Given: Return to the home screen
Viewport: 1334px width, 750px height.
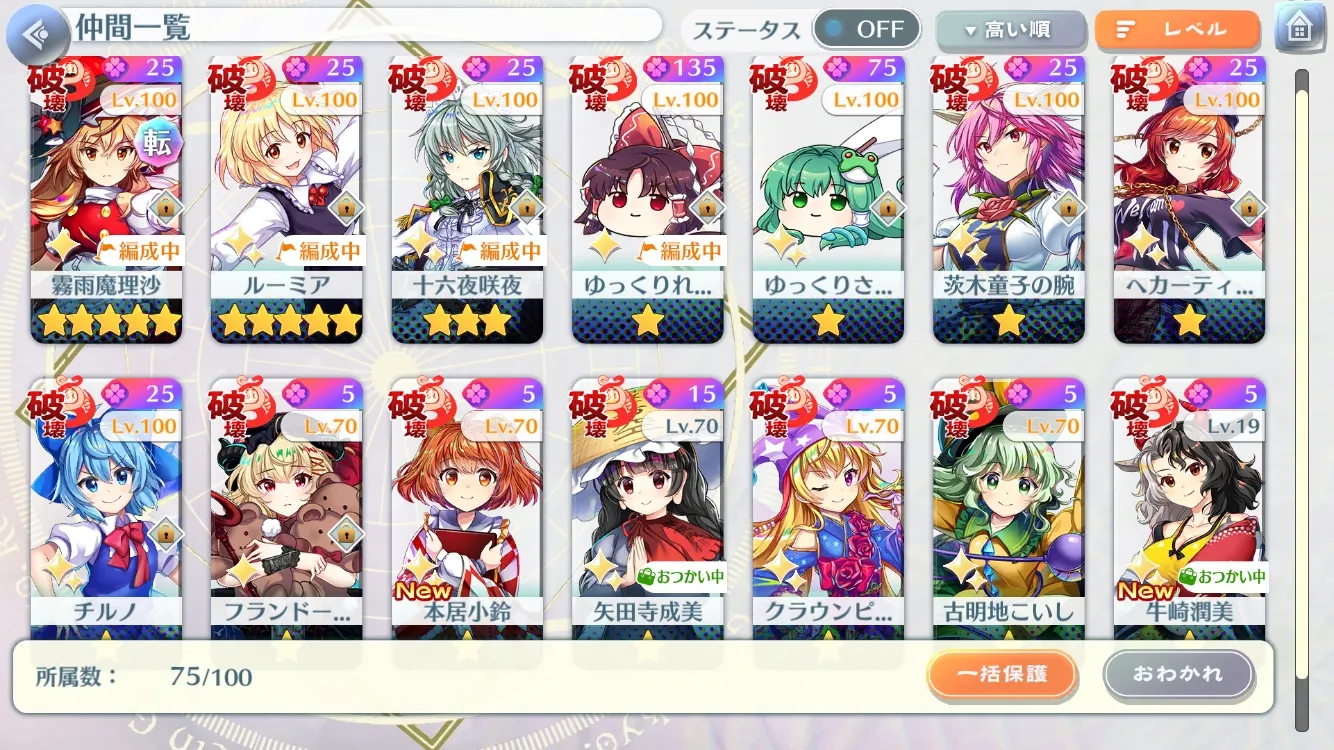Looking at the screenshot, I should (x=1300, y=28).
